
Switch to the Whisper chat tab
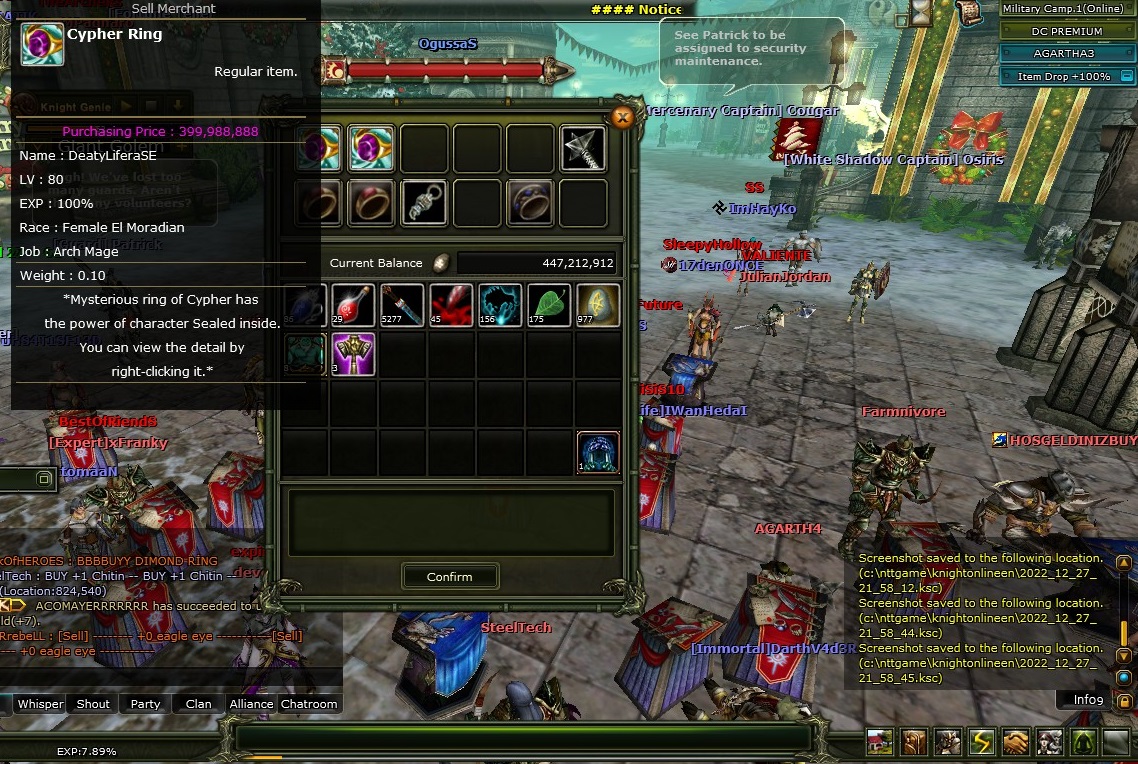click(x=41, y=704)
